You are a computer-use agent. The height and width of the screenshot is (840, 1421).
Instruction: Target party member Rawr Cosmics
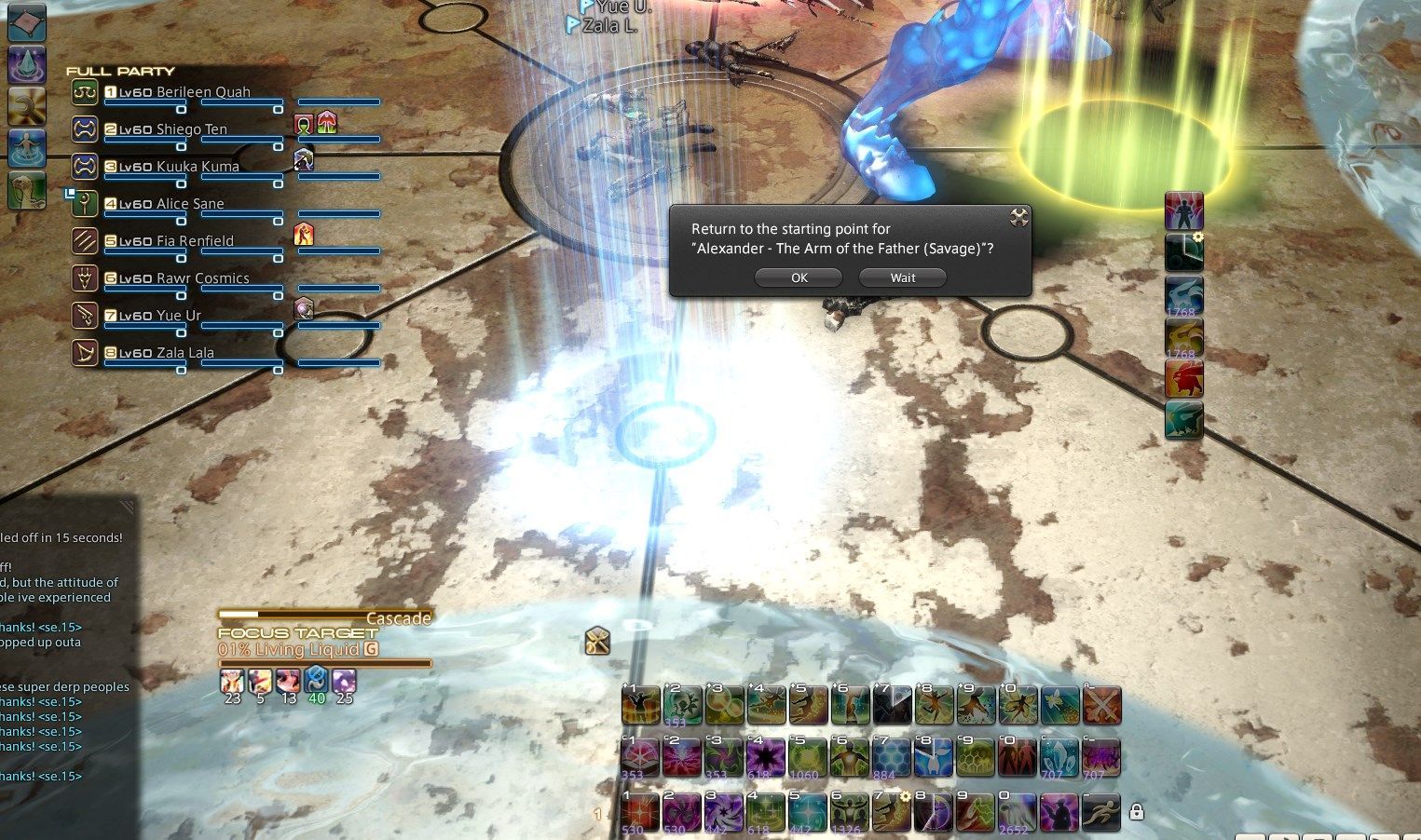pos(202,278)
